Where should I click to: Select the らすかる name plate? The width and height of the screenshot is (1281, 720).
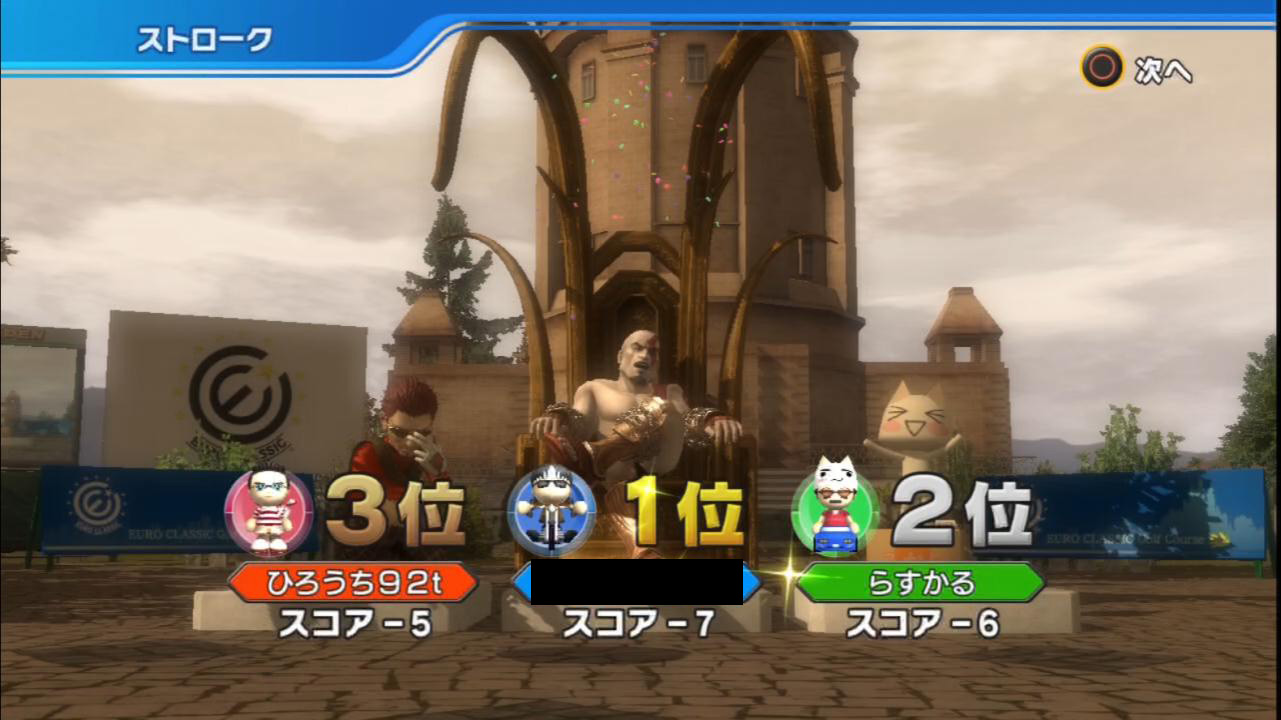pos(921,583)
